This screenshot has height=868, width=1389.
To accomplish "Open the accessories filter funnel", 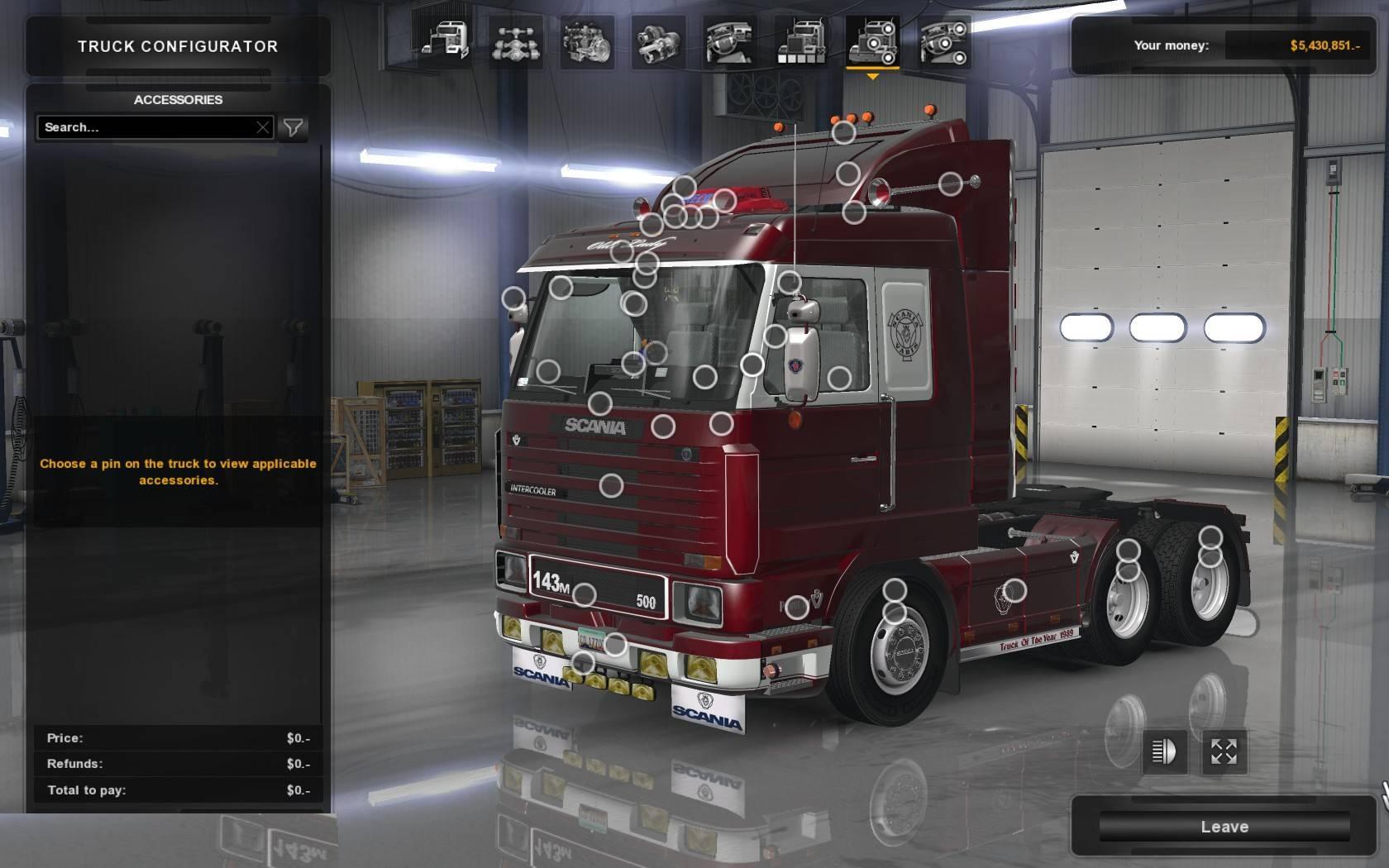I will 294,127.
